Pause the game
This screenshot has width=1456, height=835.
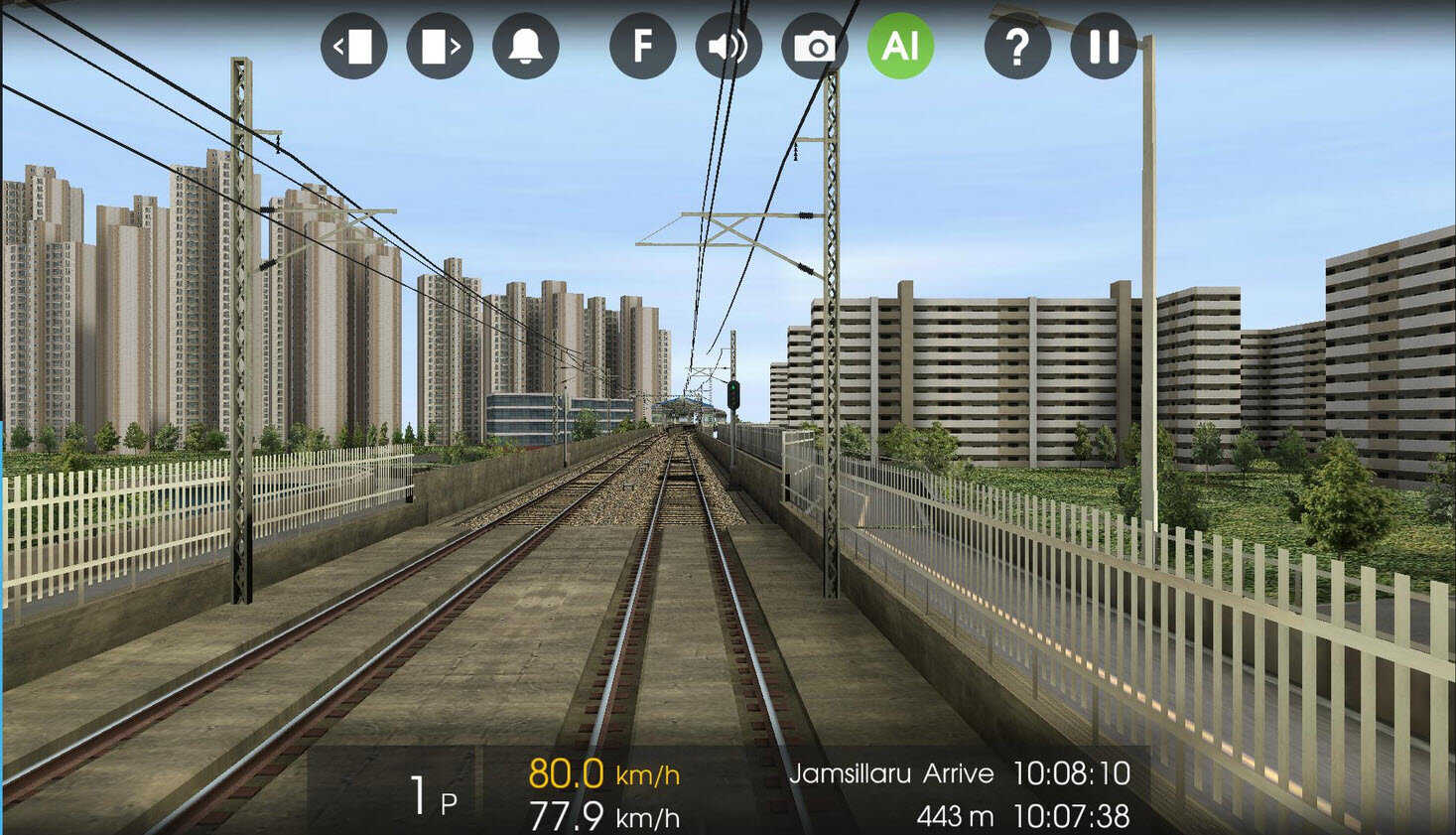[x=1103, y=46]
